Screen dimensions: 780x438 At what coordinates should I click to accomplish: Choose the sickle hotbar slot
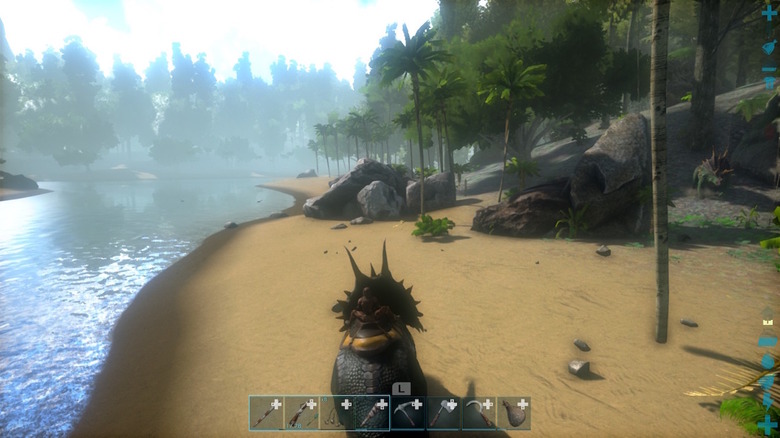coord(478,413)
